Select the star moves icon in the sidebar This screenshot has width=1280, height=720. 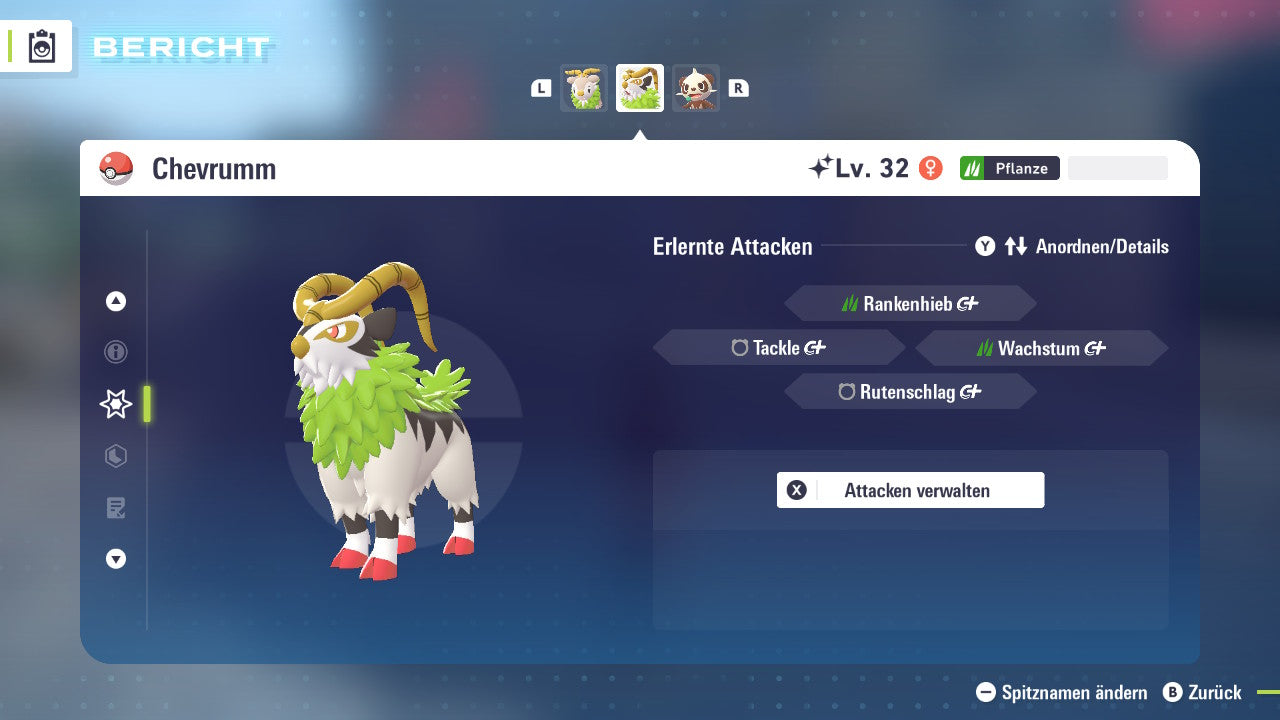[x=115, y=404]
